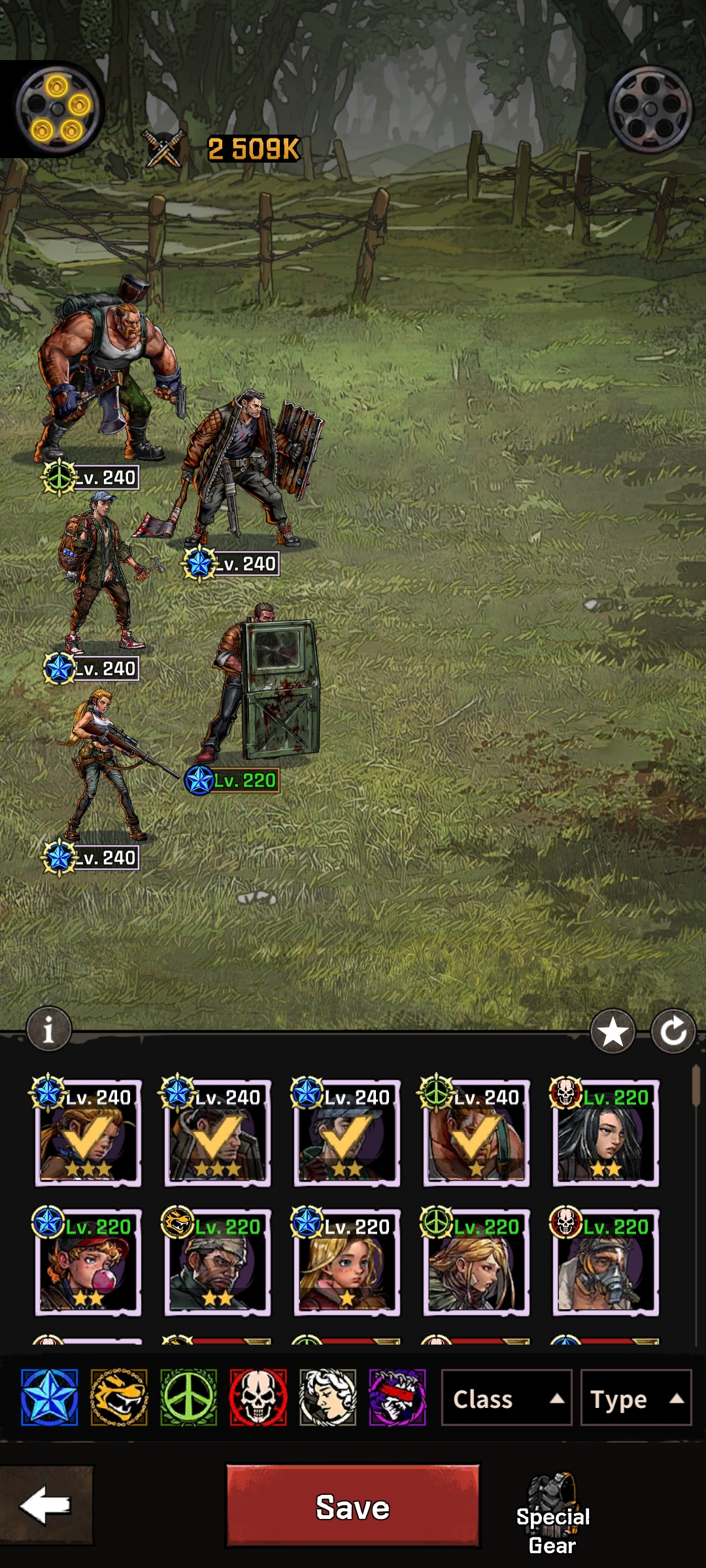Reset the lineup with the refresh arrow
Image resolution: width=706 pixels, height=1568 pixels.
[673, 1032]
